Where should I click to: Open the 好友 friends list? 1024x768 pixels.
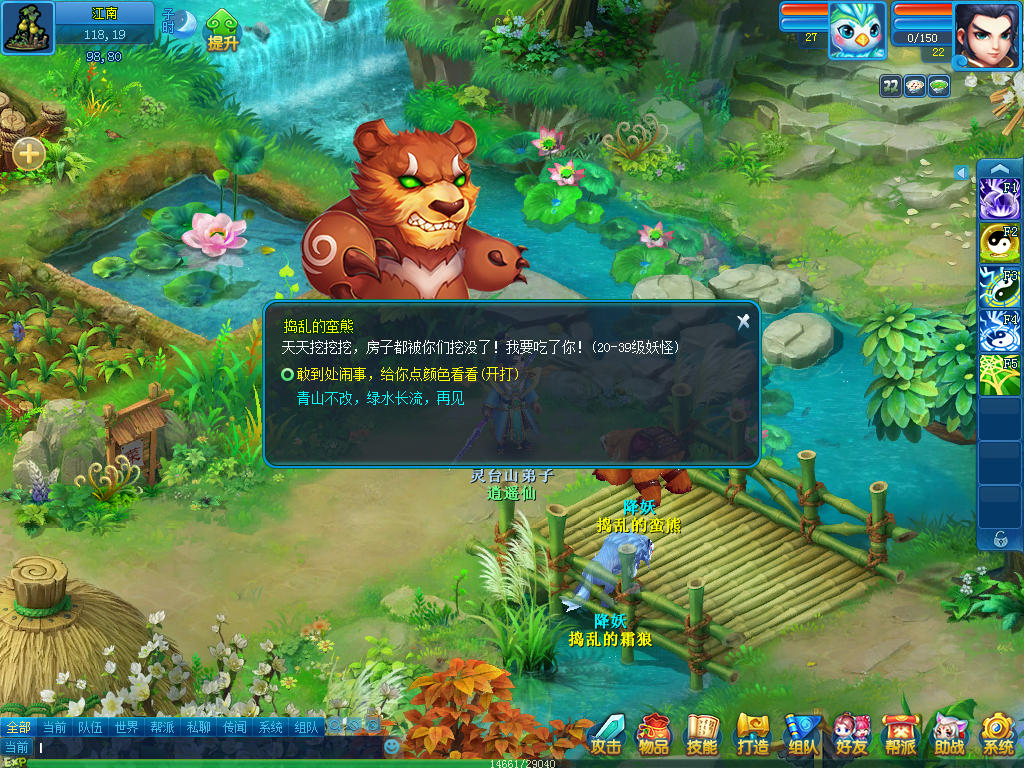pyautogui.click(x=851, y=734)
